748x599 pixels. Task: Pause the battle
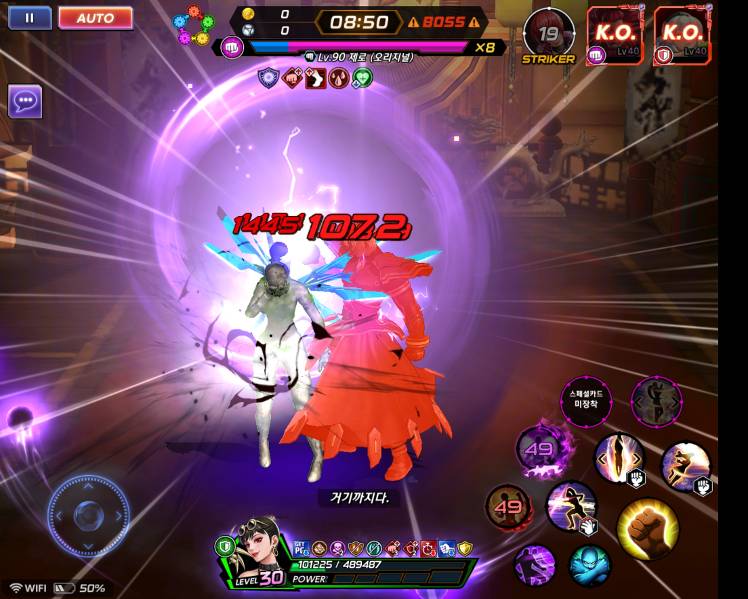click(x=29, y=18)
